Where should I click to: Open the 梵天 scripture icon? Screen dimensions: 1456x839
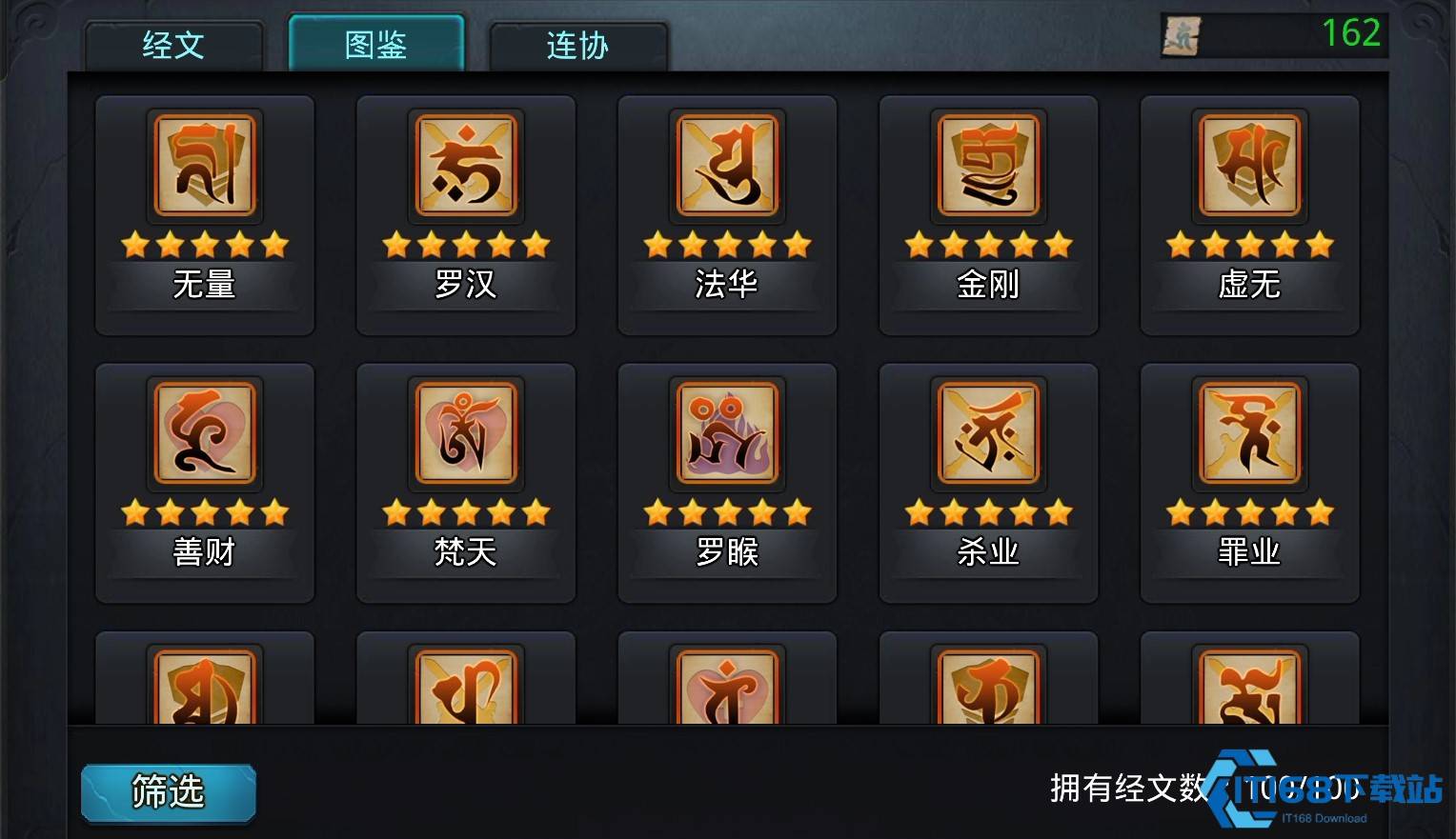(x=465, y=434)
